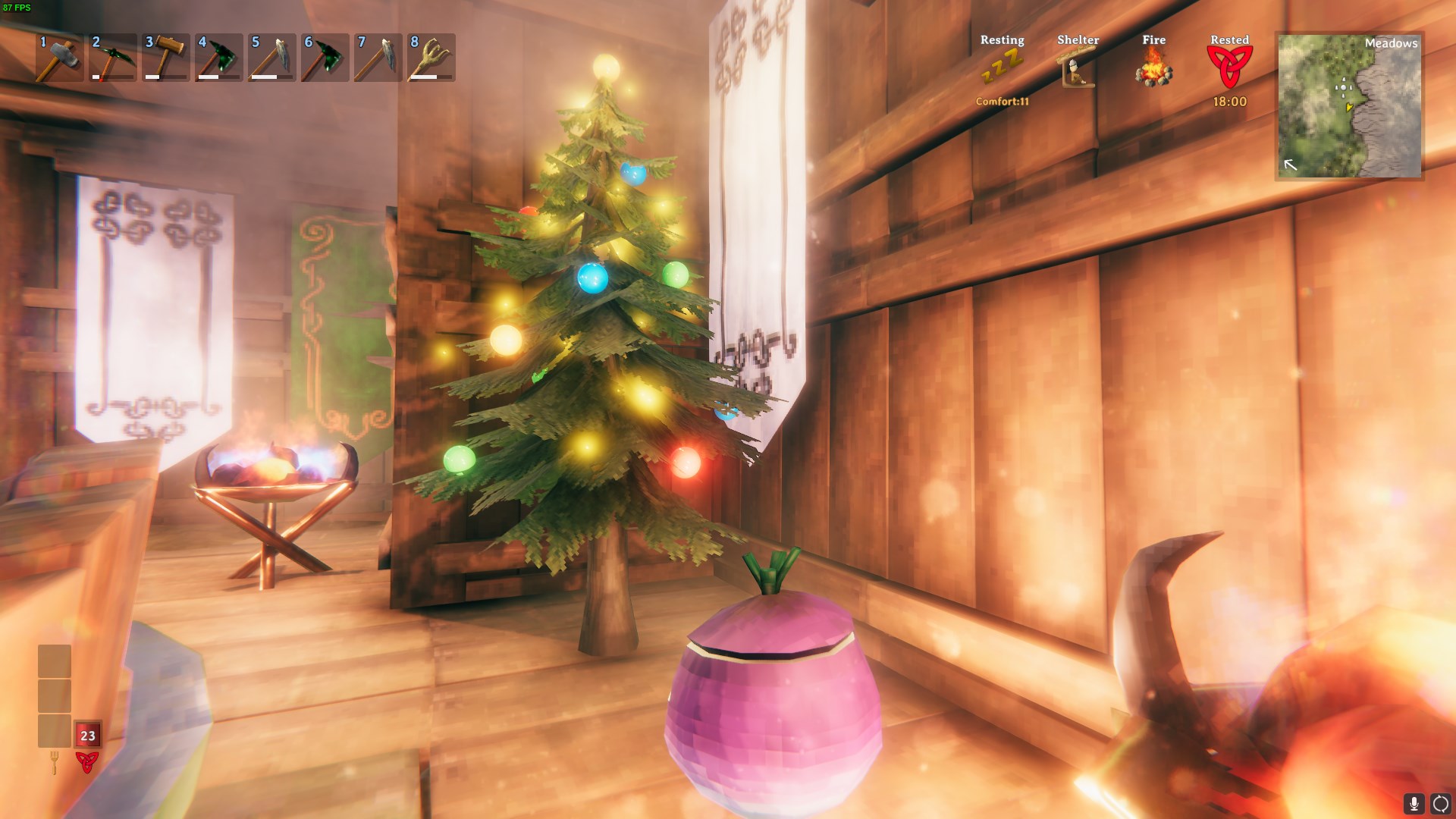
Task: Select the stone sledgehammer in slot 1
Action: point(59,58)
